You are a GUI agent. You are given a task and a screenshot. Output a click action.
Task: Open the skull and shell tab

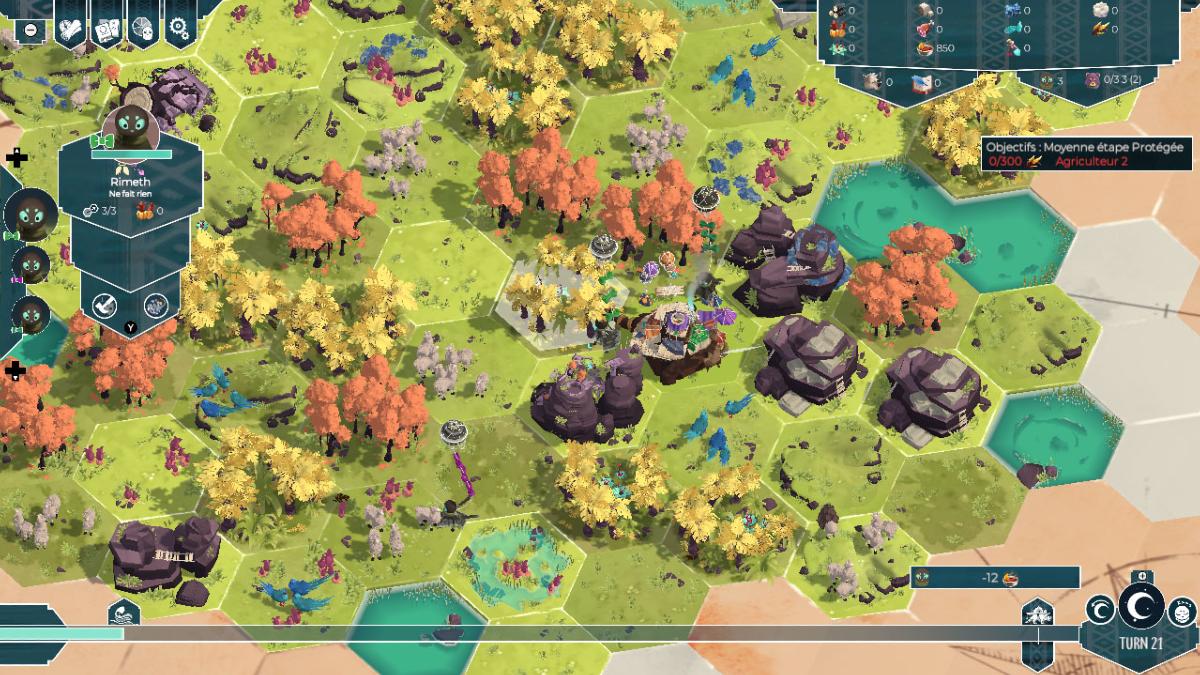[143, 29]
